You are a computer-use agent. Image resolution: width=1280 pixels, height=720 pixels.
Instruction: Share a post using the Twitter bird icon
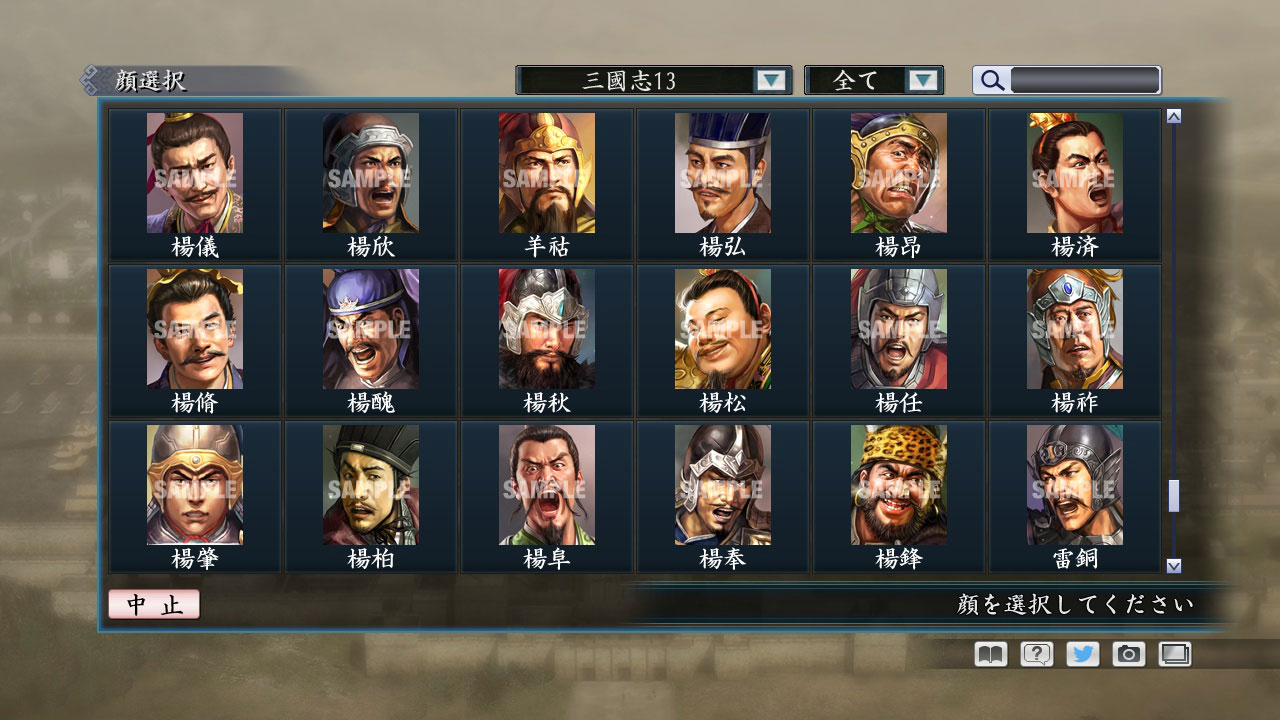tap(1081, 654)
